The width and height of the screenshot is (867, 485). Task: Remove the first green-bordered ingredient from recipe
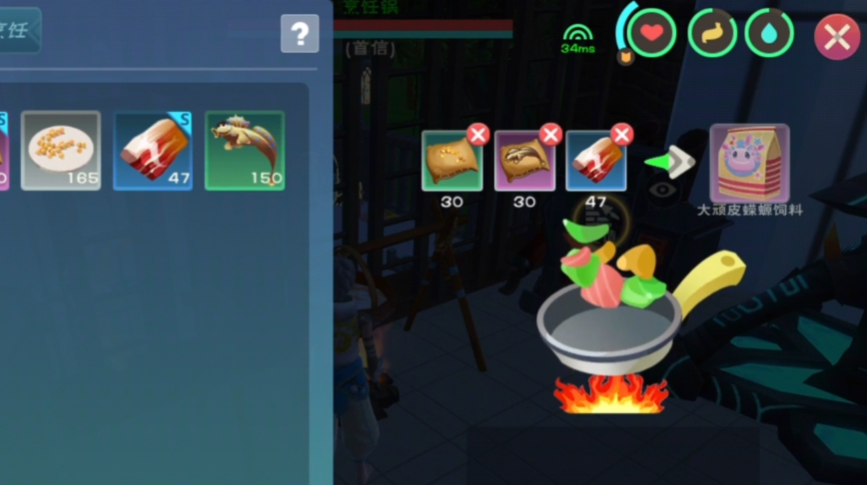(478, 135)
